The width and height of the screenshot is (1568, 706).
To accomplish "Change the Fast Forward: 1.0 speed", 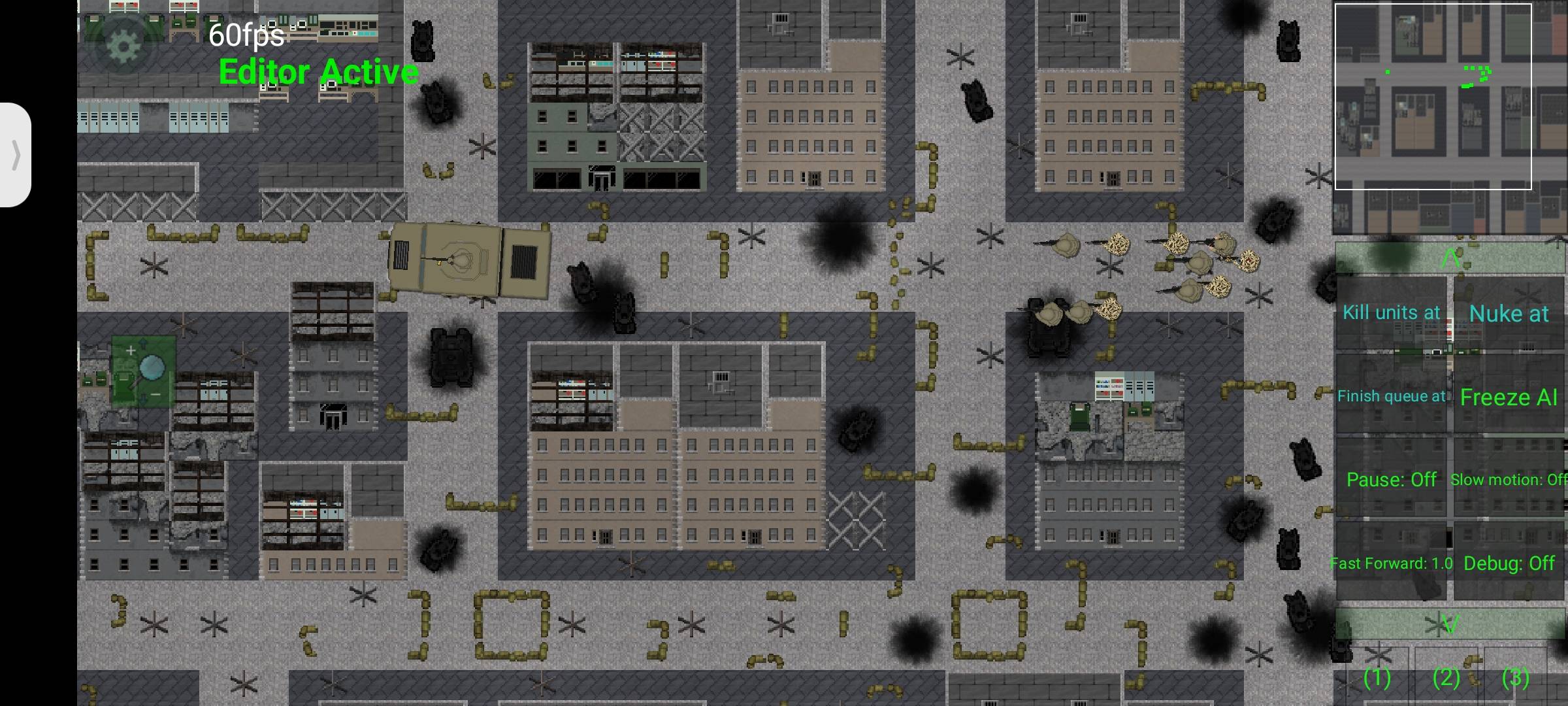I will point(1391,563).
